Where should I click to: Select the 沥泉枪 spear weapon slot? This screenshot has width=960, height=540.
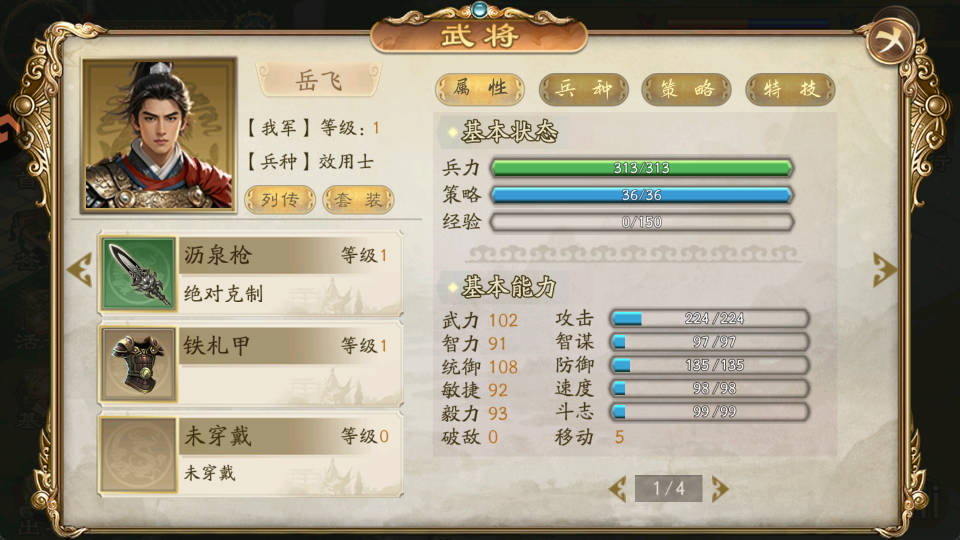pyautogui.click(x=250, y=274)
